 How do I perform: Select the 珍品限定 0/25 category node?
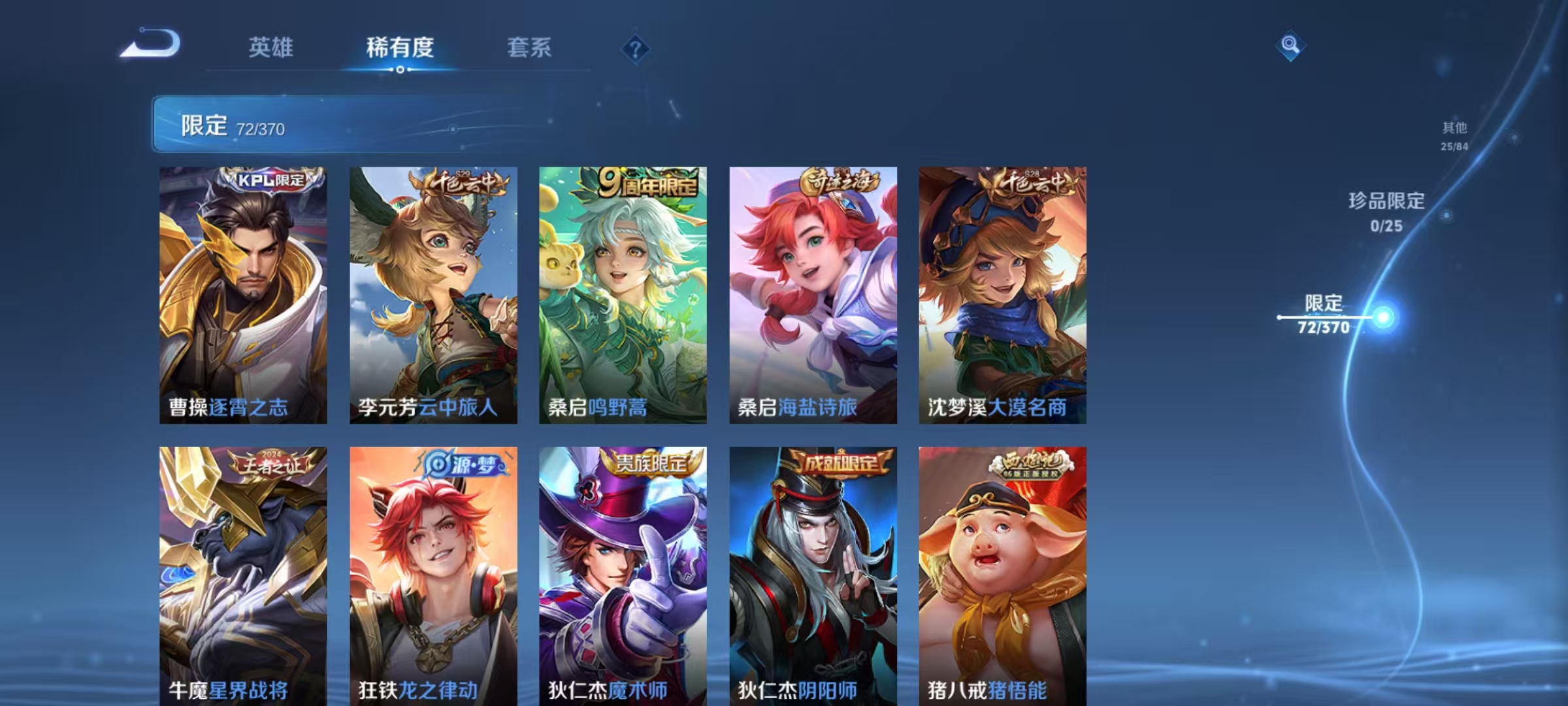1447,216
